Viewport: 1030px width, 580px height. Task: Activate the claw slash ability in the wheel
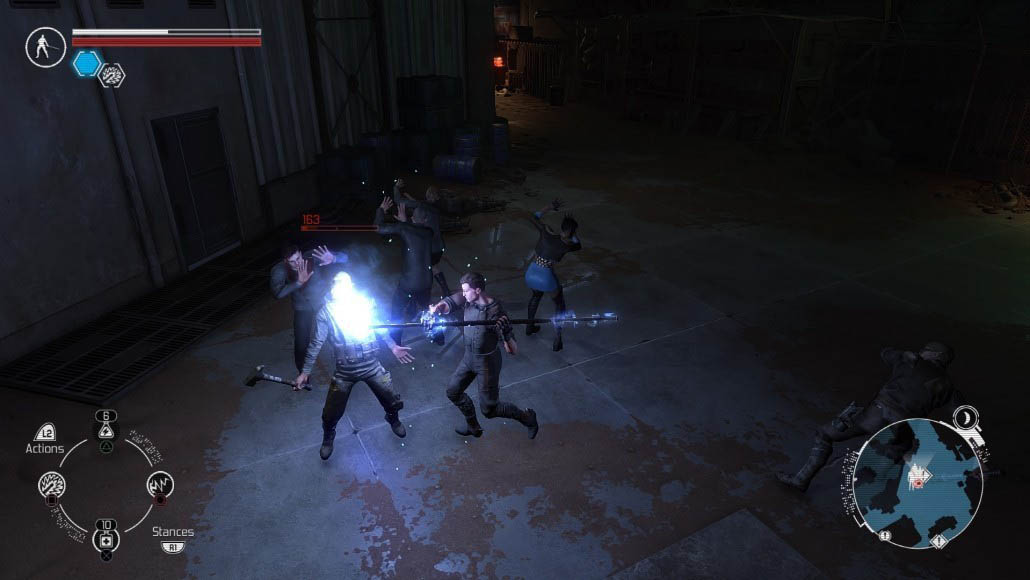(x=52, y=486)
